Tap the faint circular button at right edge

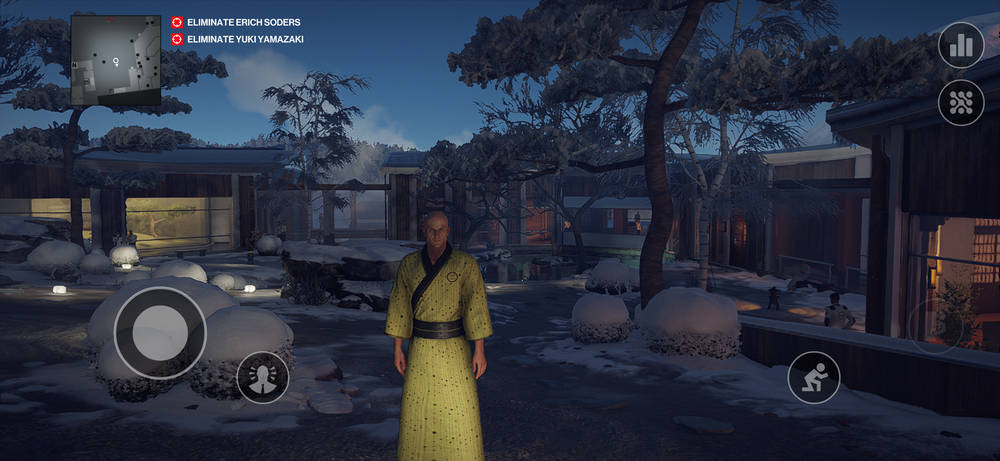[936, 326]
